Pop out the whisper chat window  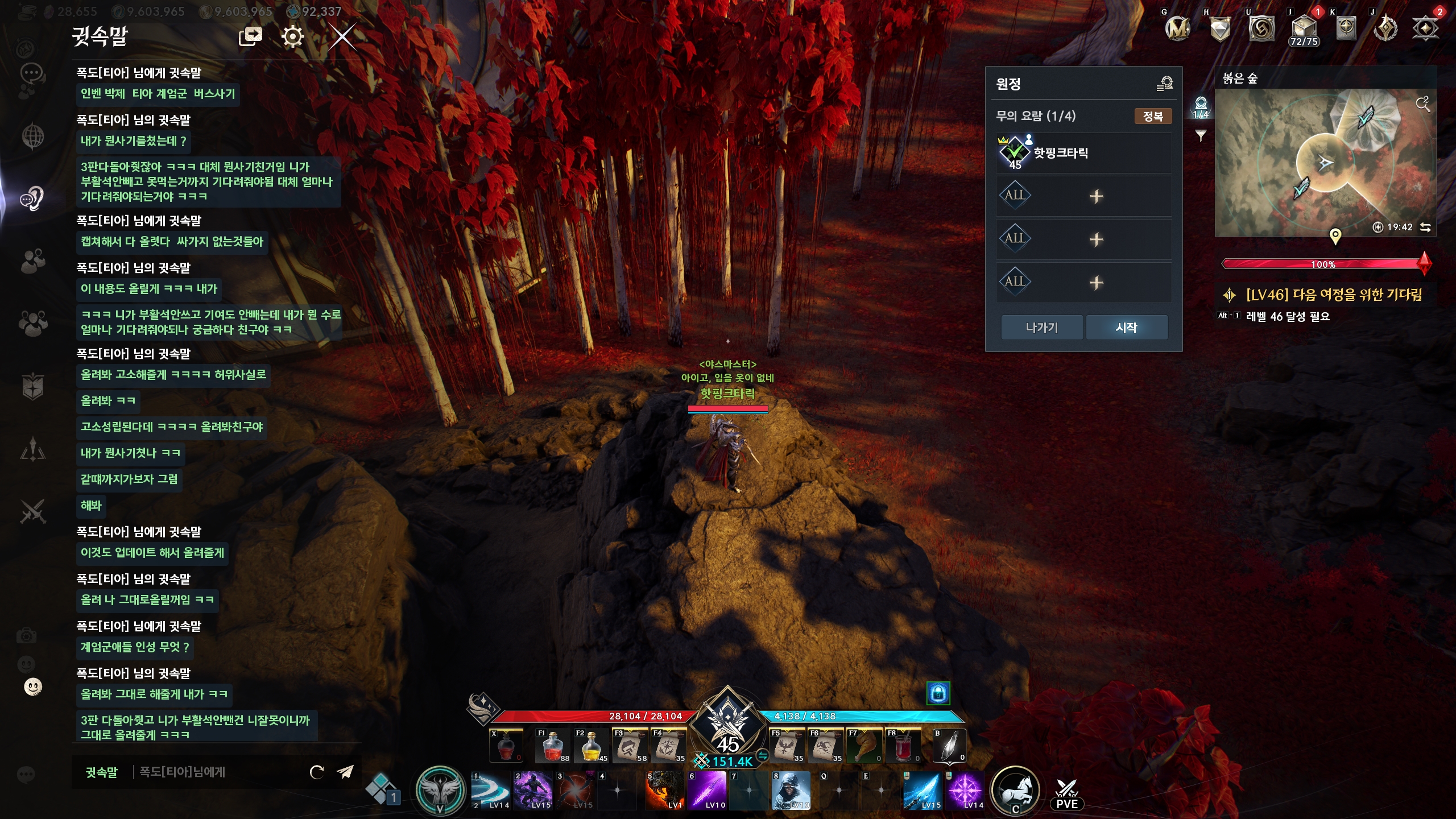coord(250,38)
